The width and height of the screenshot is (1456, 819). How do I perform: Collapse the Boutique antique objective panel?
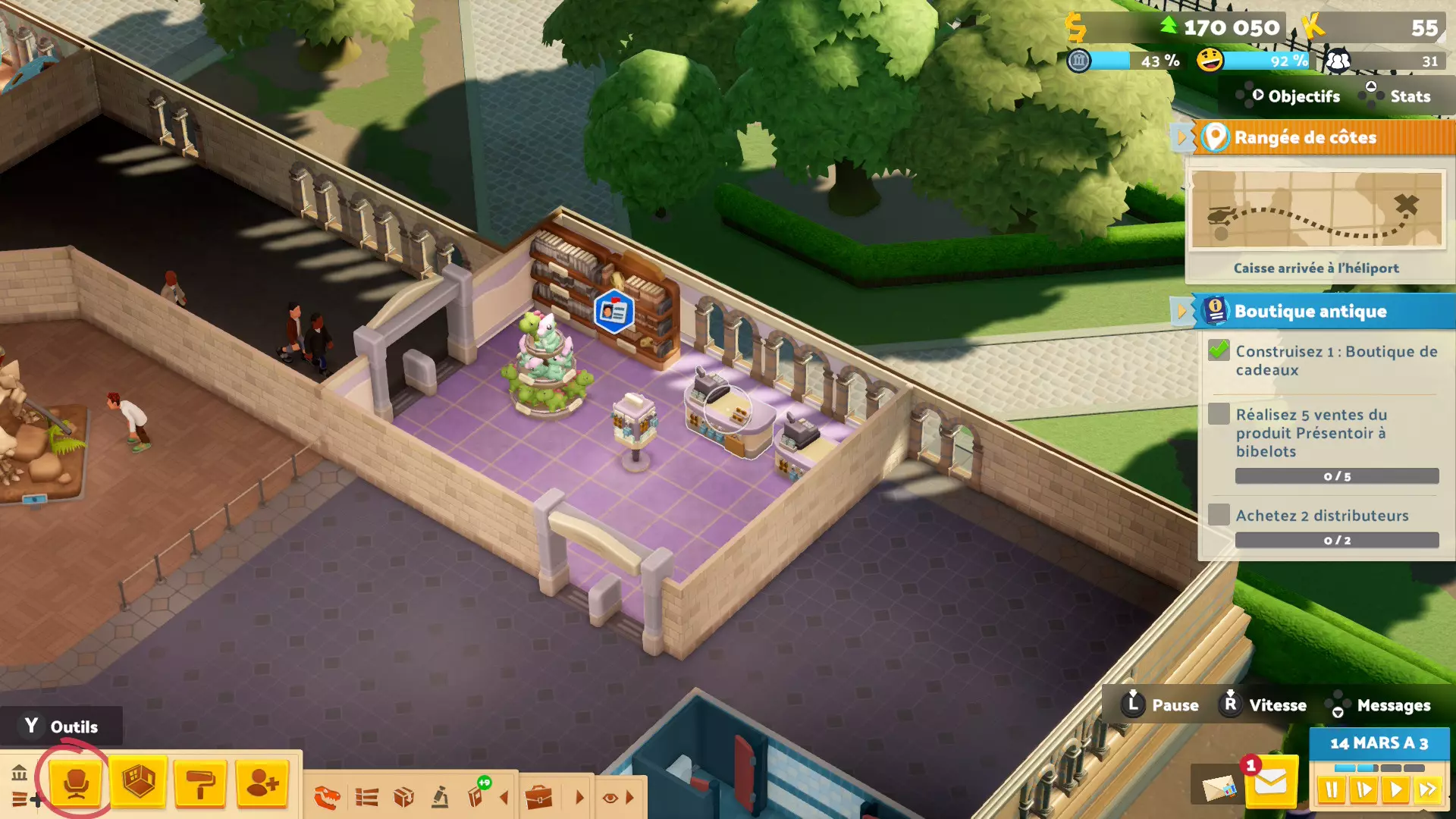pos(1181,311)
